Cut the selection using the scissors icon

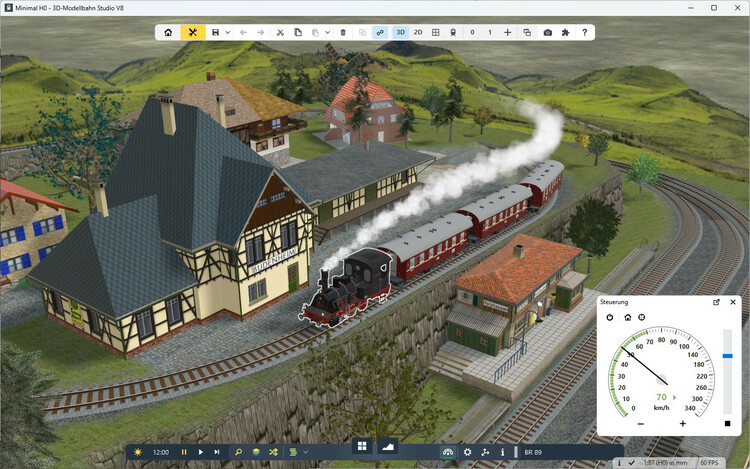point(281,32)
